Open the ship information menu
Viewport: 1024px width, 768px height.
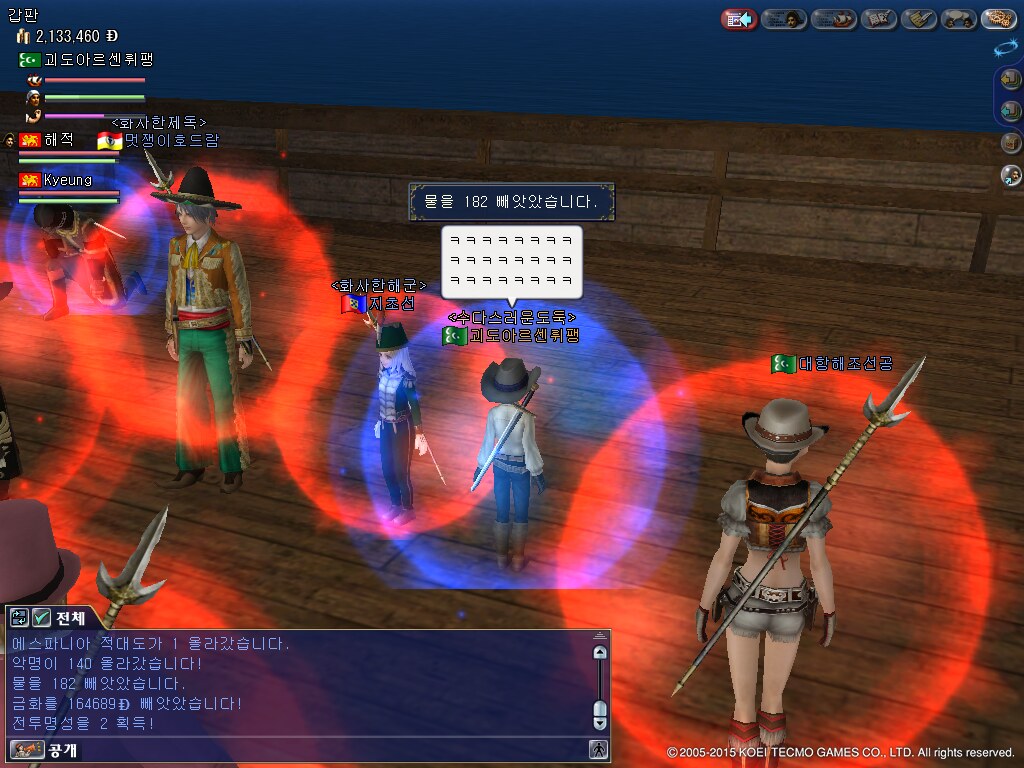(x=833, y=19)
